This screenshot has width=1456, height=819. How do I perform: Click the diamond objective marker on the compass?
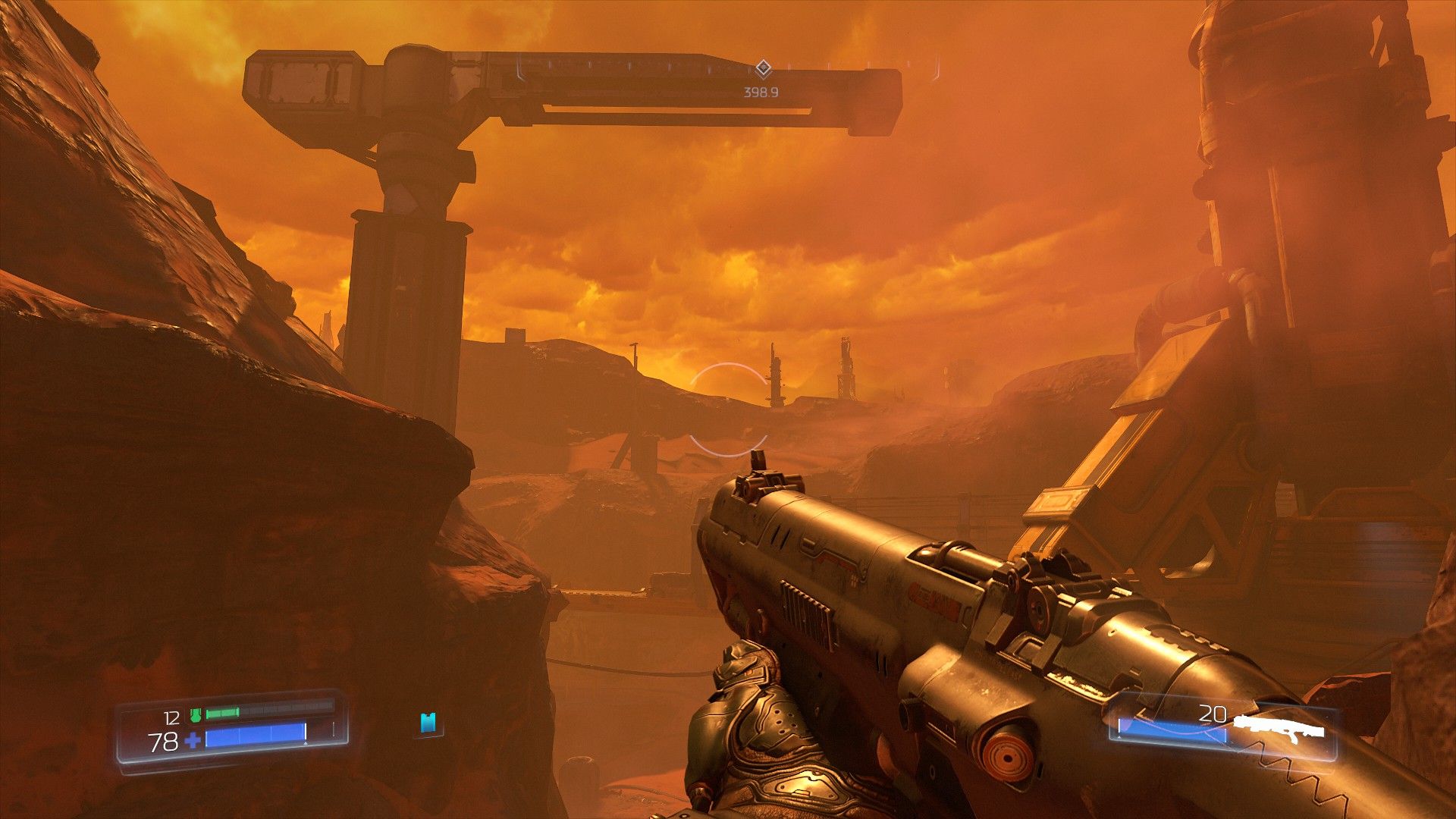(763, 69)
